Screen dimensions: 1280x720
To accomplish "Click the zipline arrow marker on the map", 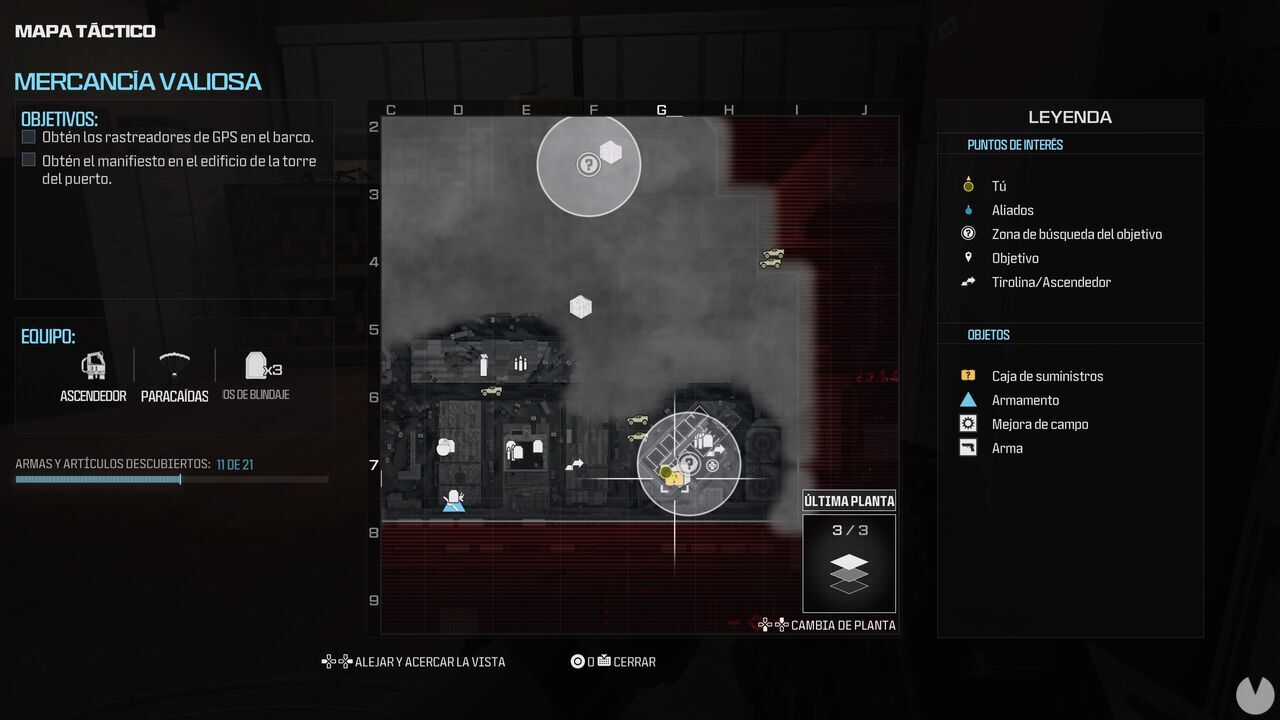I will click(x=575, y=463).
